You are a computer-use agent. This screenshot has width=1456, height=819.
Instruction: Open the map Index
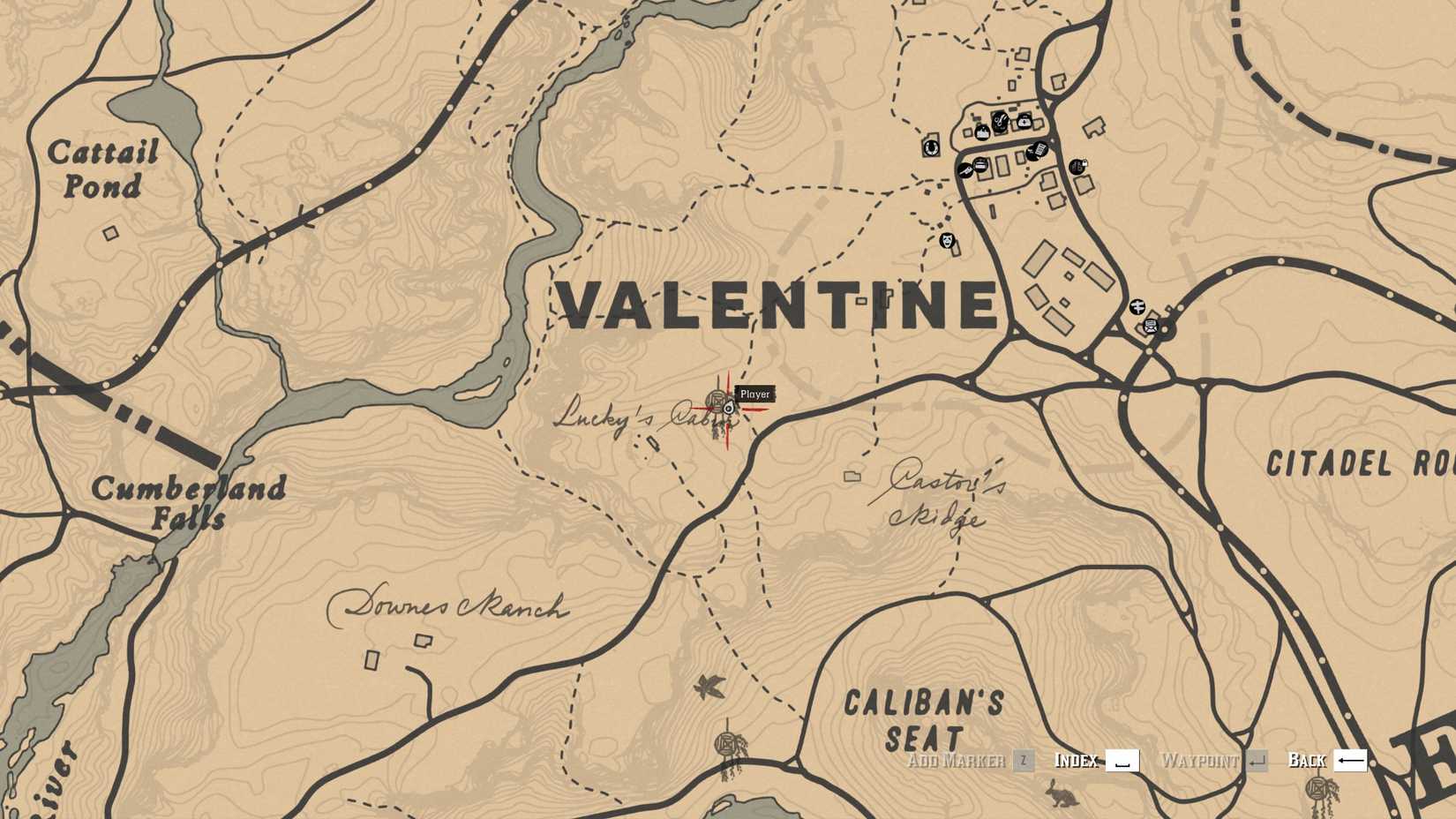coord(1077,760)
